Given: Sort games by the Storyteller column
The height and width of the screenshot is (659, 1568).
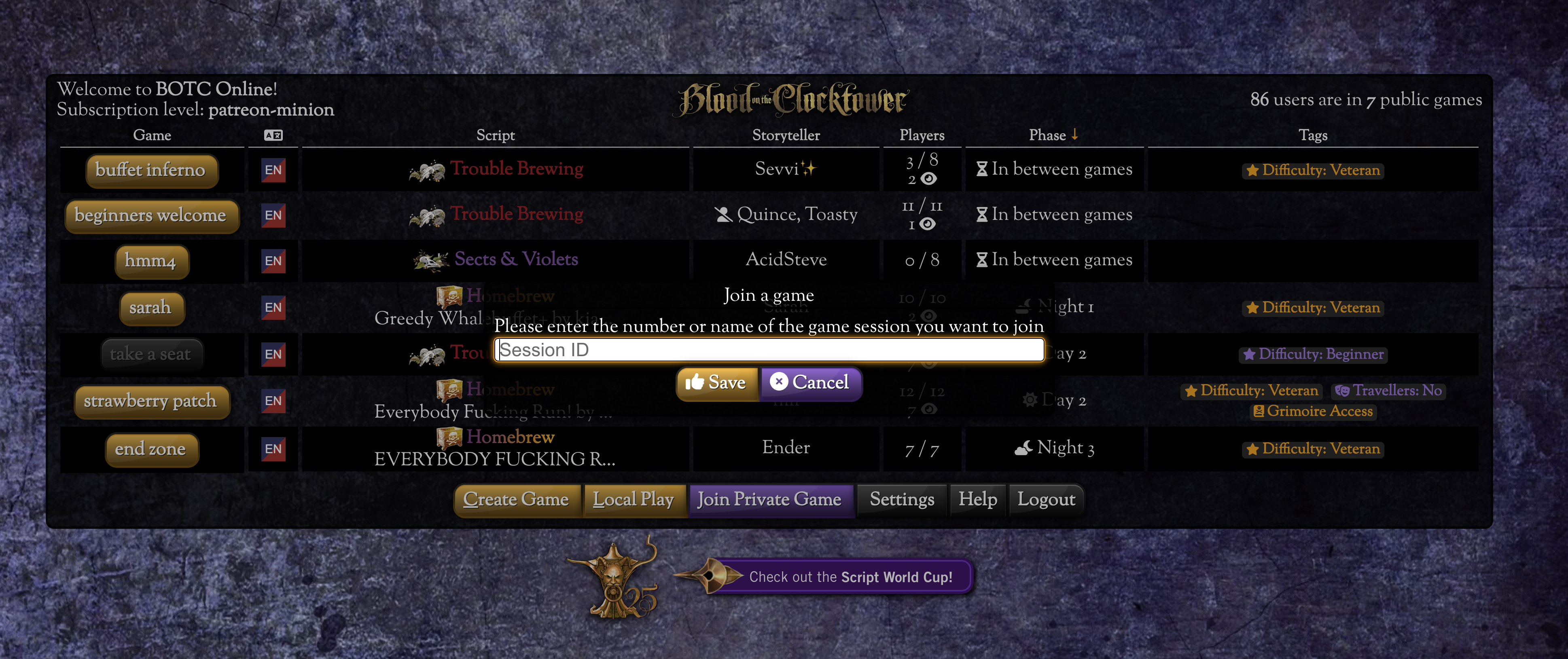Looking at the screenshot, I should [x=786, y=135].
